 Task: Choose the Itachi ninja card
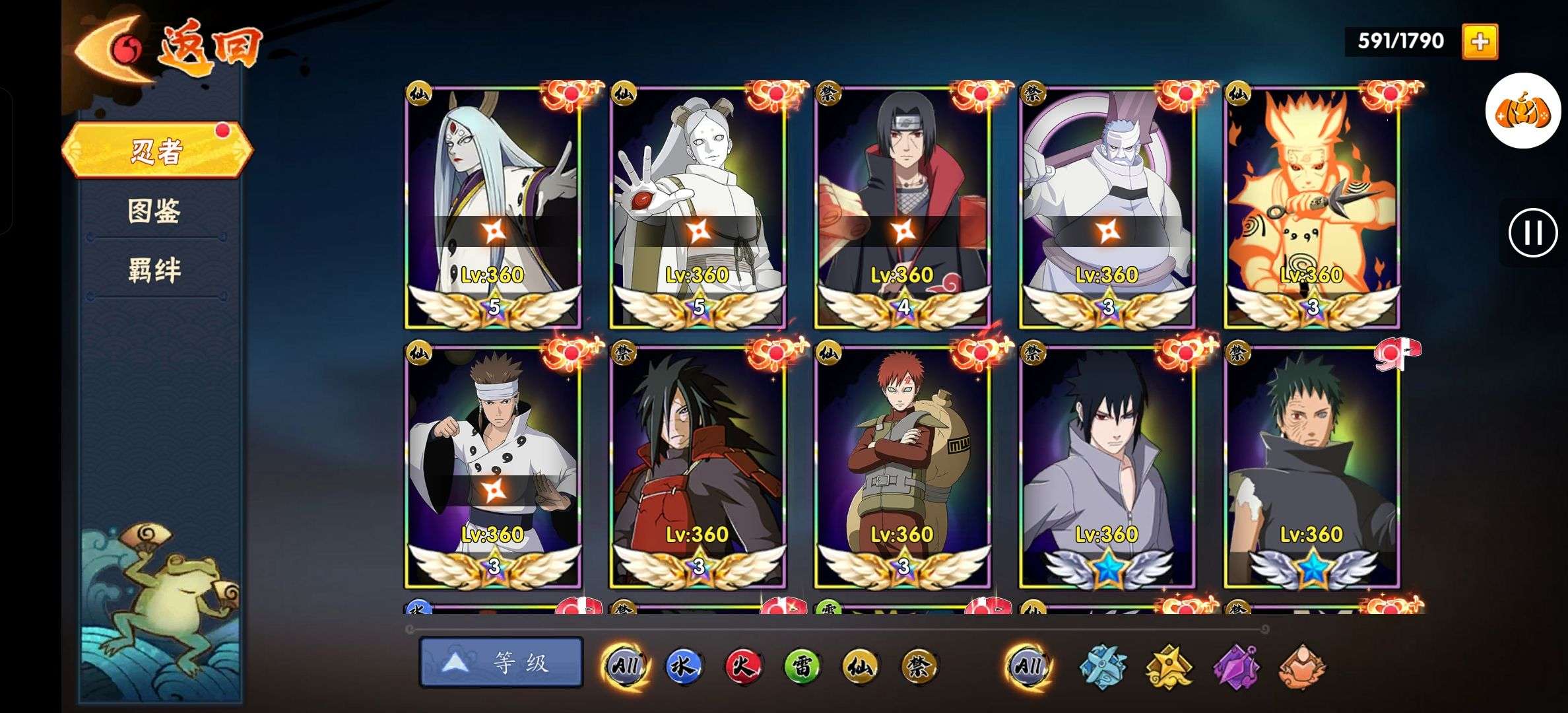click(x=902, y=208)
